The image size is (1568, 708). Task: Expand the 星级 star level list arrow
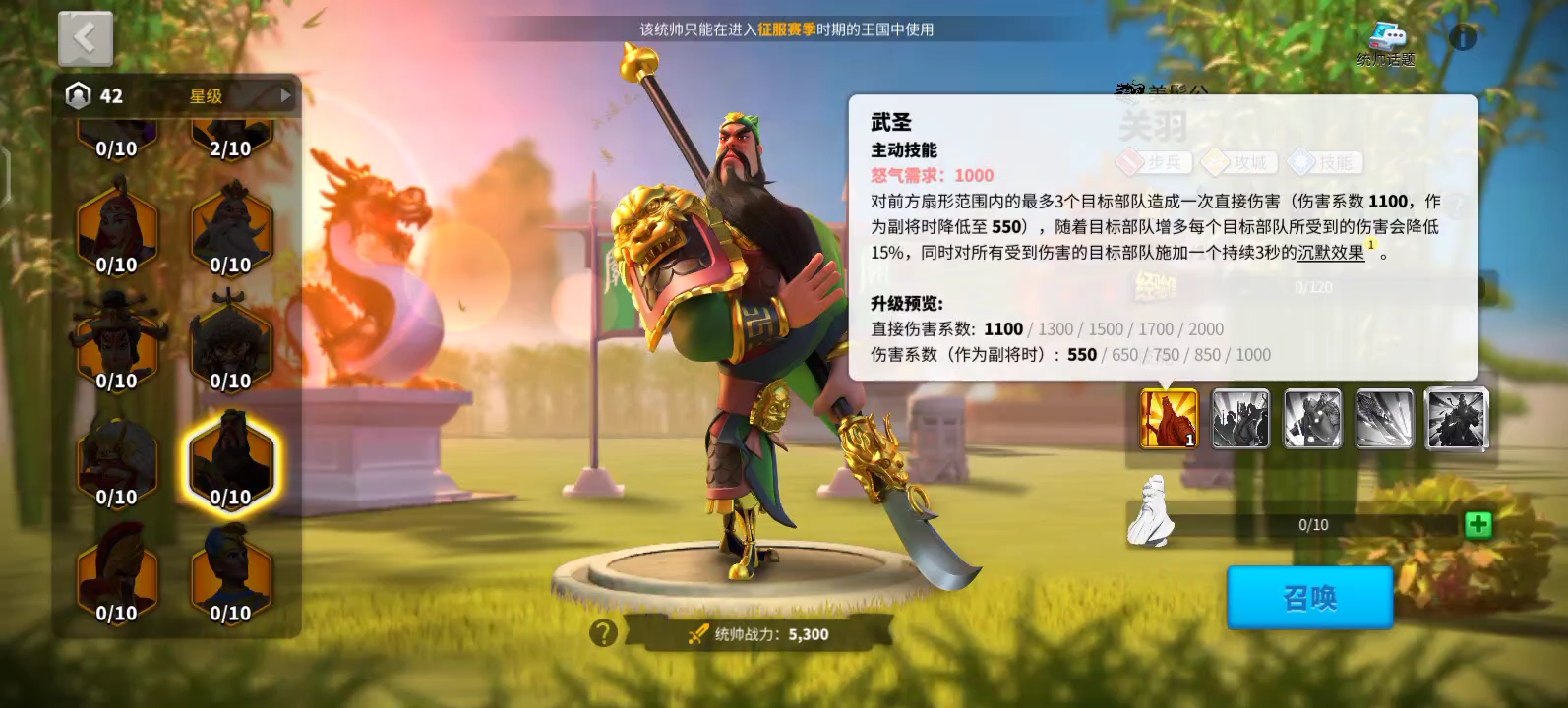click(283, 95)
